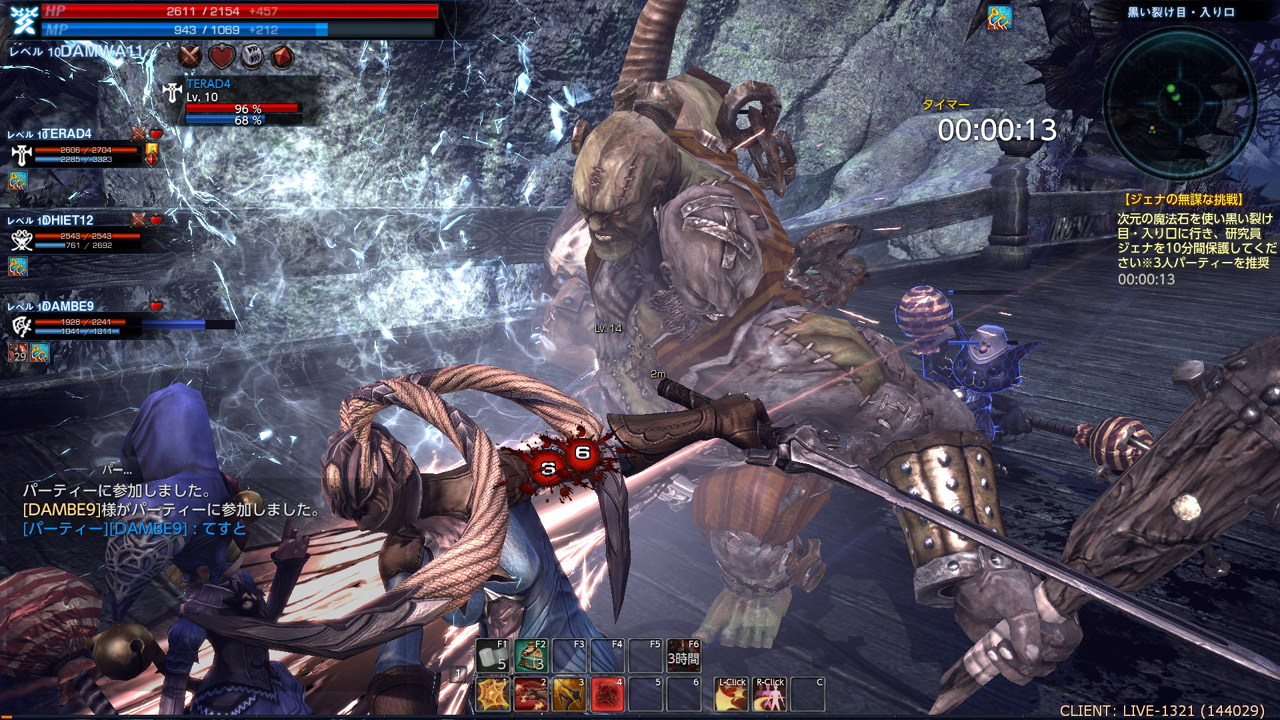The image size is (1280, 720).
Task: Activate the golden leaping strike skill in slot 3
Action: pyautogui.click(x=569, y=694)
